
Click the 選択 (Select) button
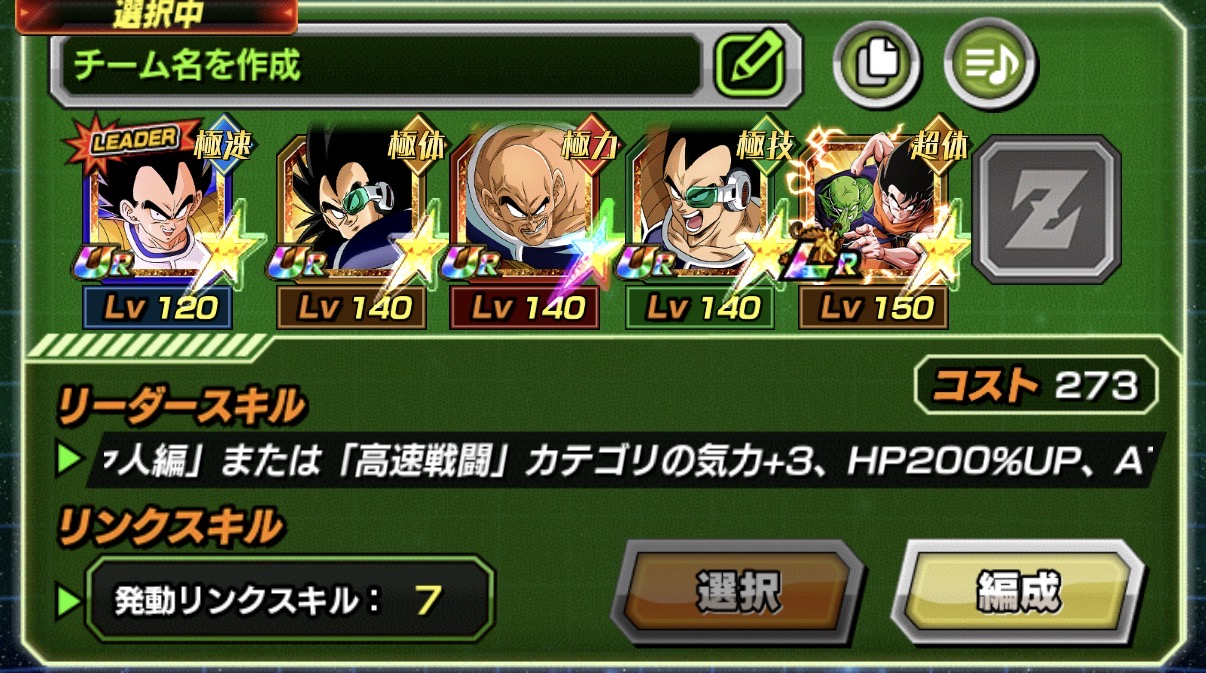pos(736,594)
